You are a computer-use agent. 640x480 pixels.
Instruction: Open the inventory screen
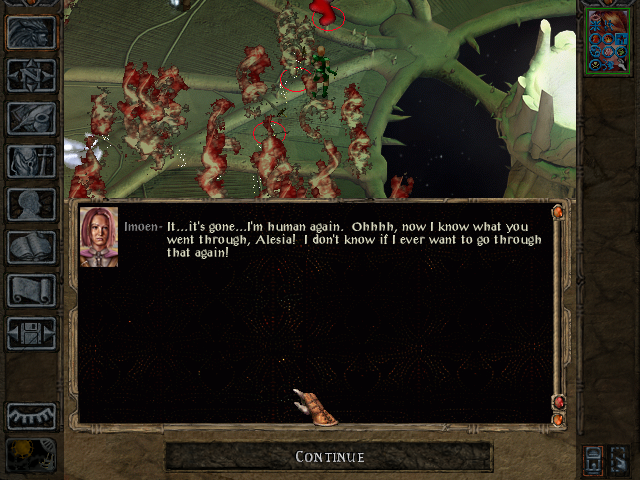coord(31,160)
